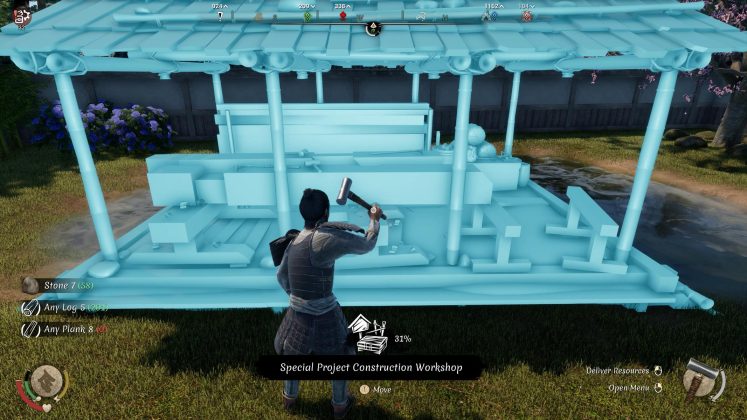Click the center compass marker icon
The image size is (747, 420).
[x=373, y=28]
